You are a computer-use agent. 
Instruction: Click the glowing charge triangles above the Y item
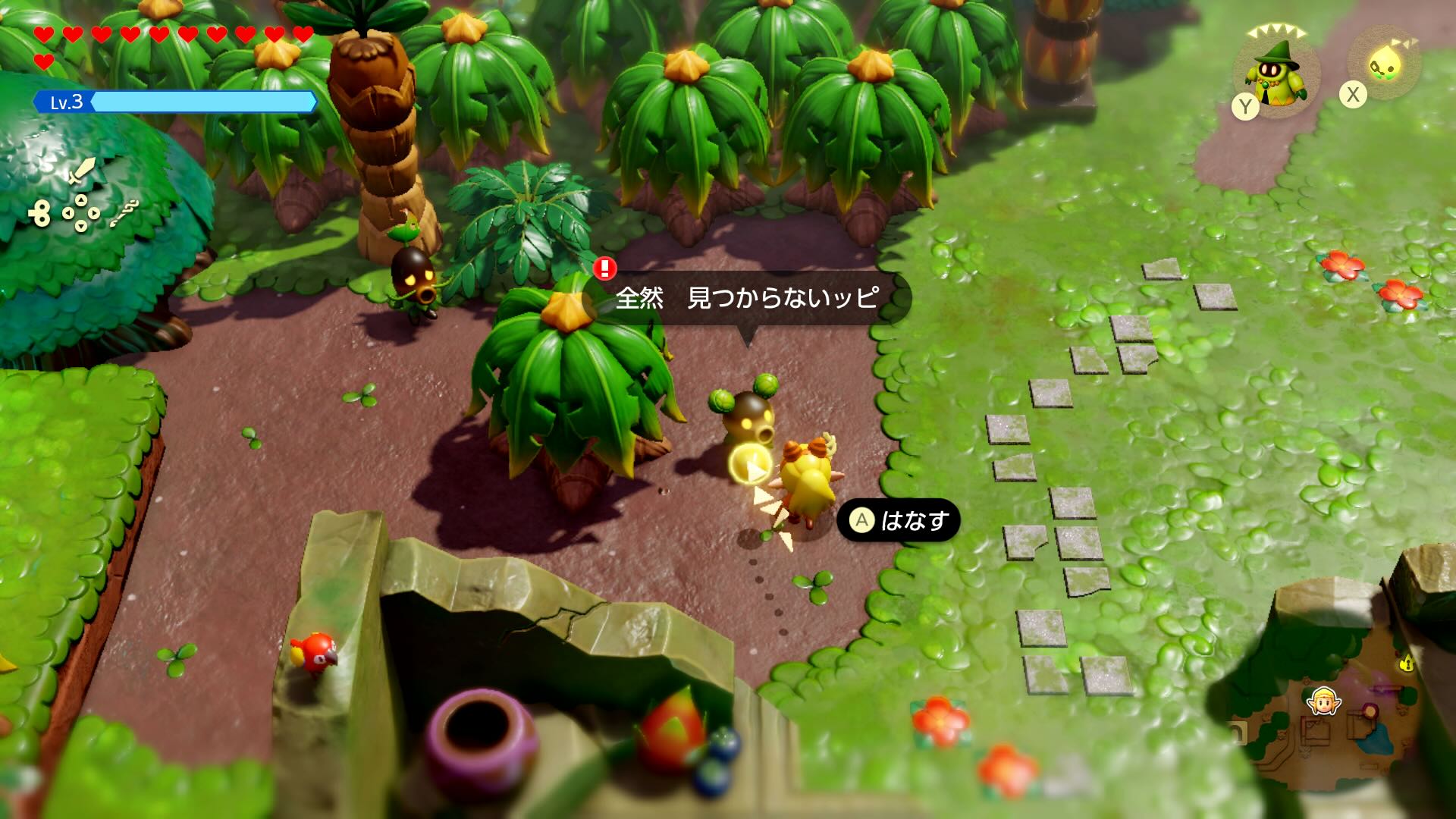1278,29
